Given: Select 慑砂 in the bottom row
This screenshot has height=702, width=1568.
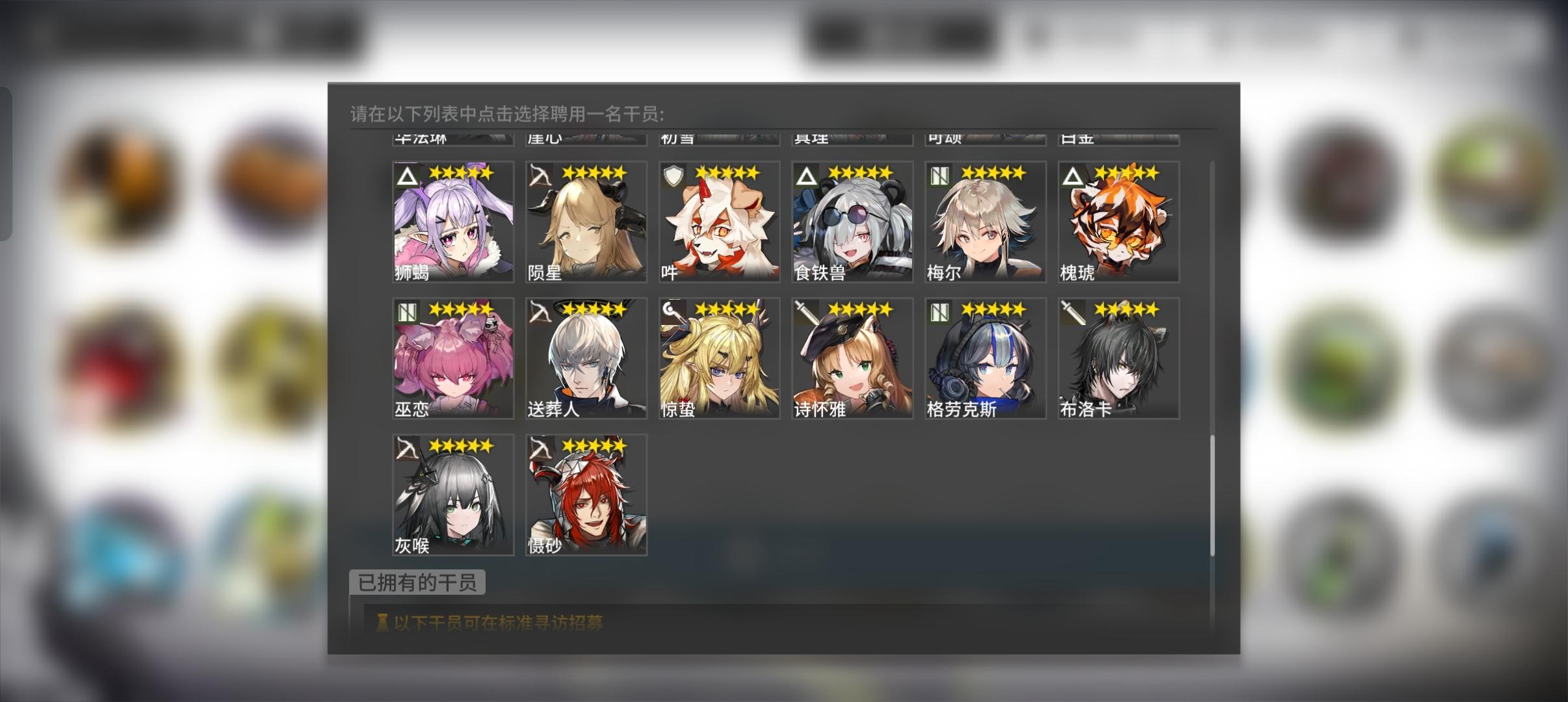Looking at the screenshot, I should point(585,494).
